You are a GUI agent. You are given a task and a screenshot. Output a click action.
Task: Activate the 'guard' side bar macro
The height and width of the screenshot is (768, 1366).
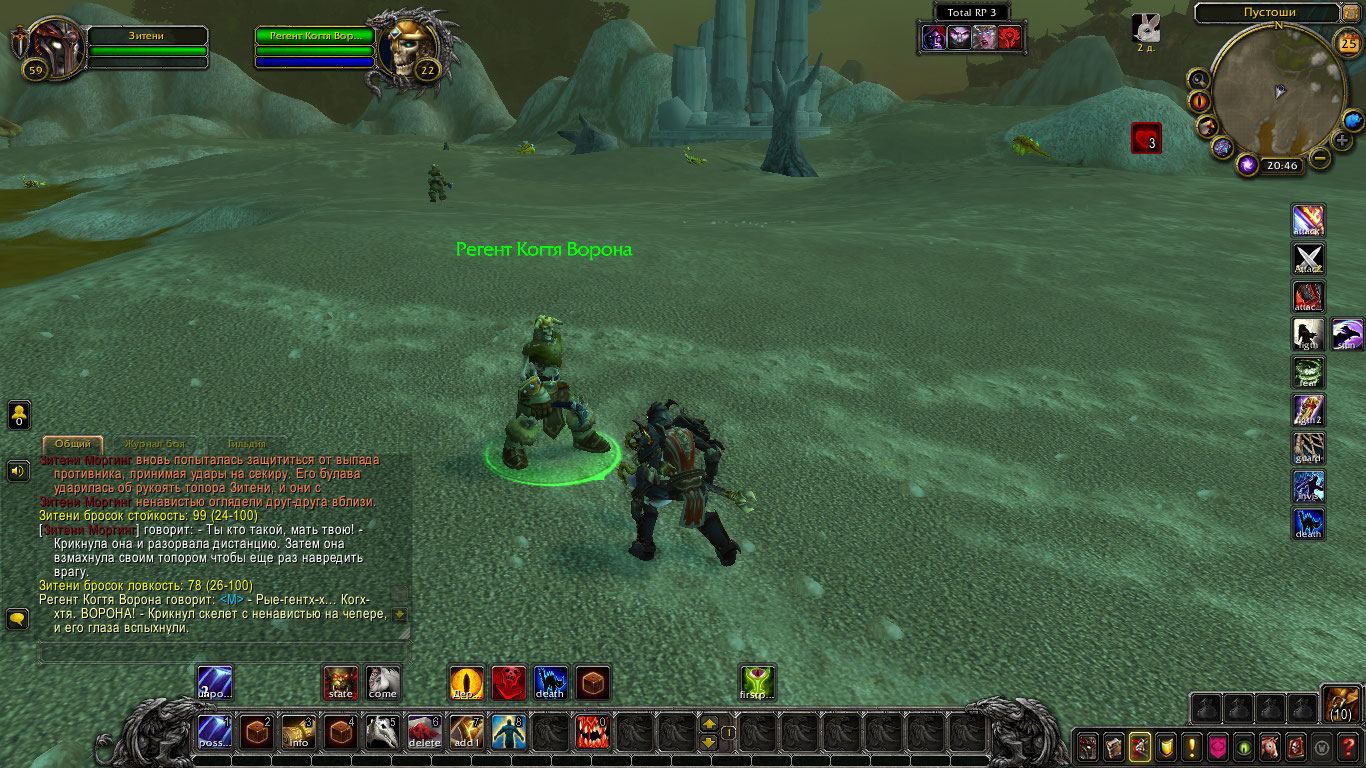coord(1308,448)
